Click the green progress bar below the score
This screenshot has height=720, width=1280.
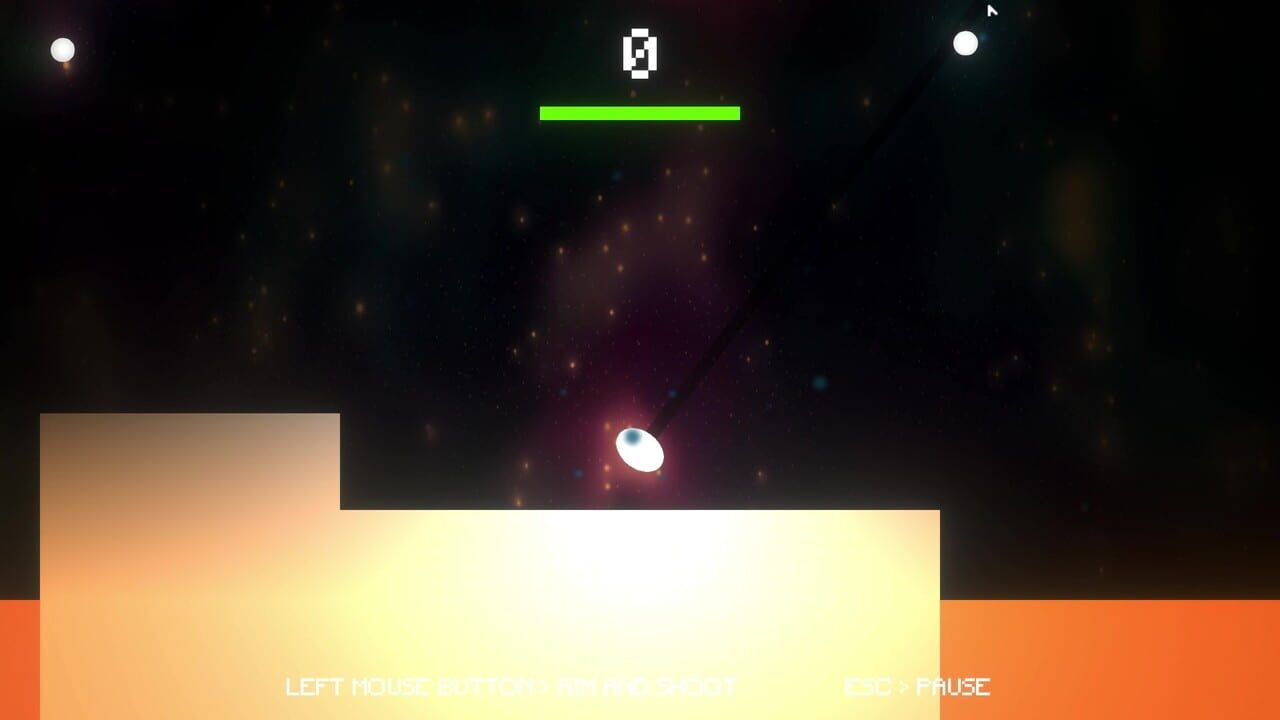(x=641, y=111)
